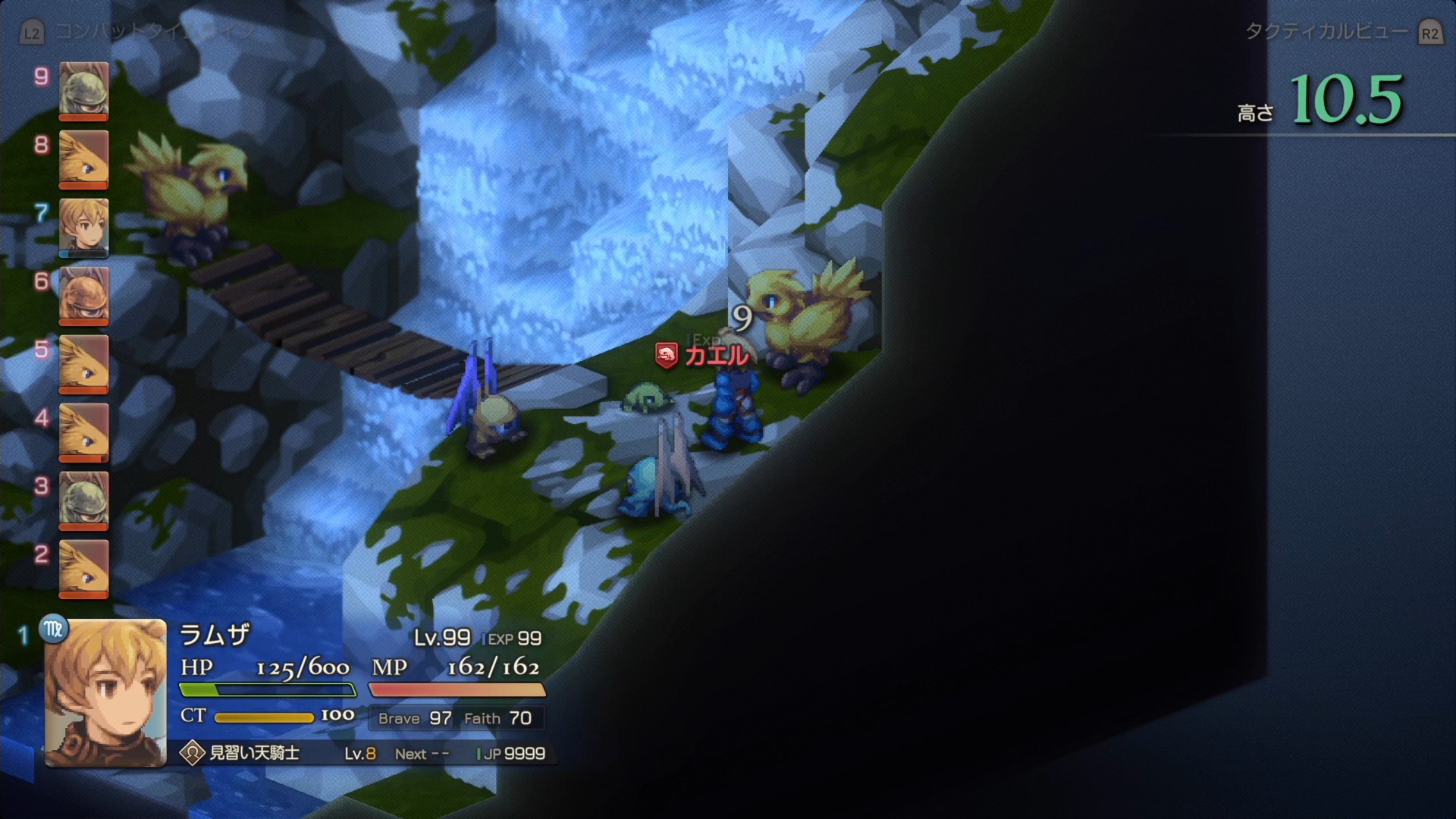The height and width of the screenshot is (819, 1456).
Task: Click the Virgo zodiac sign icon
Action: tap(54, 629)
